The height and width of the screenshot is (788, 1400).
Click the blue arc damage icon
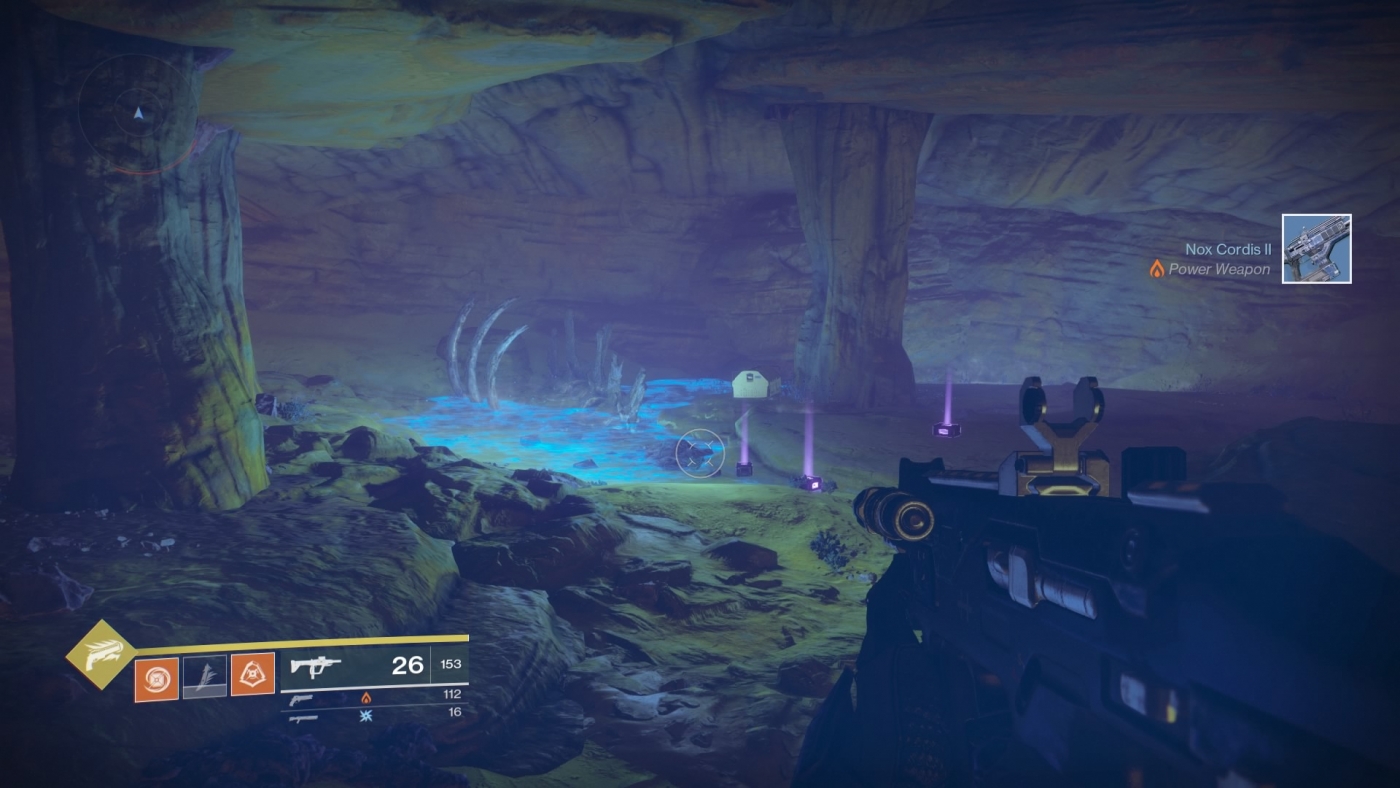point(365,717)
